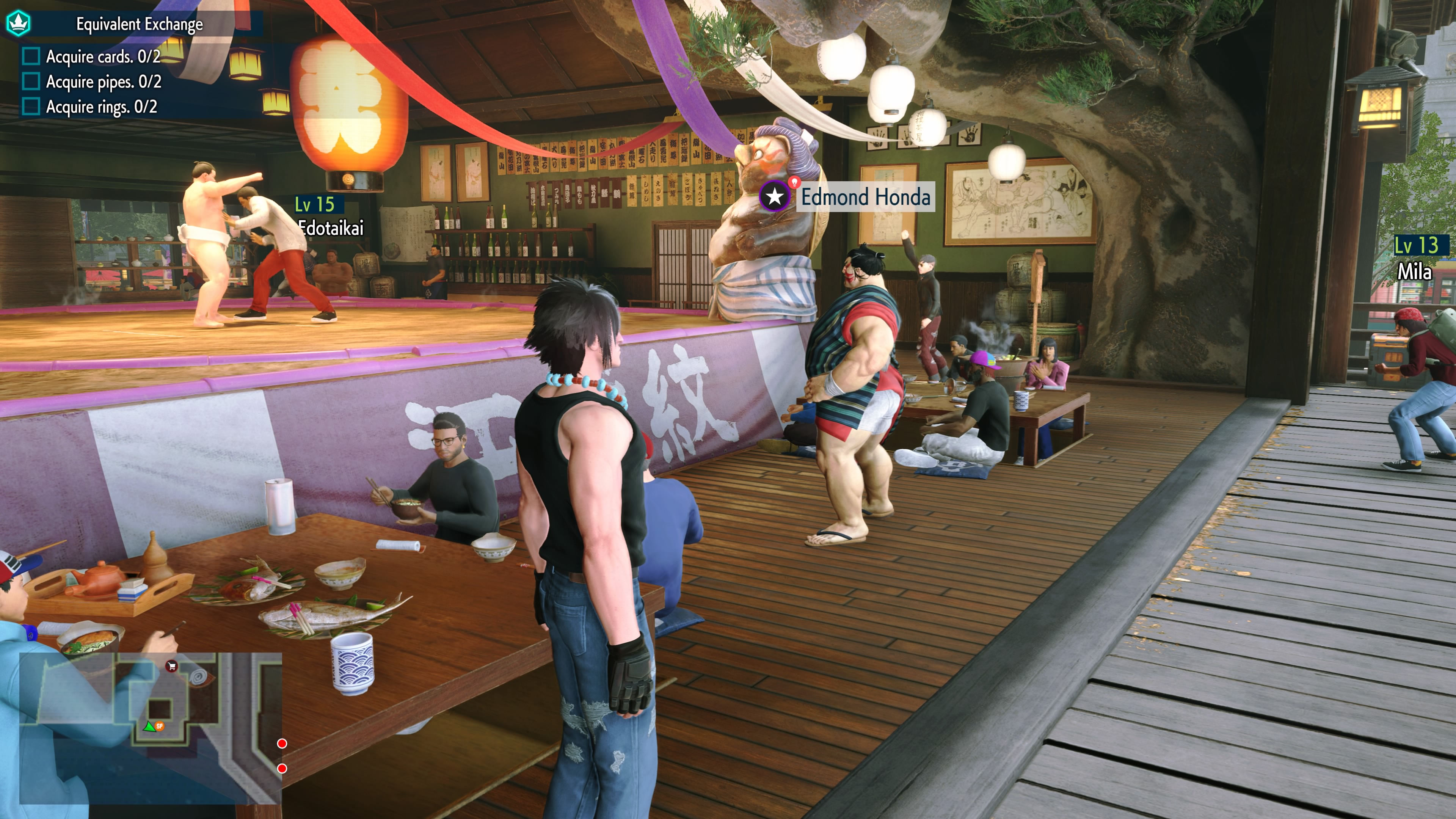
Task: Check the Acquire rings 0/2 objective box
Action: click(32, 106)
